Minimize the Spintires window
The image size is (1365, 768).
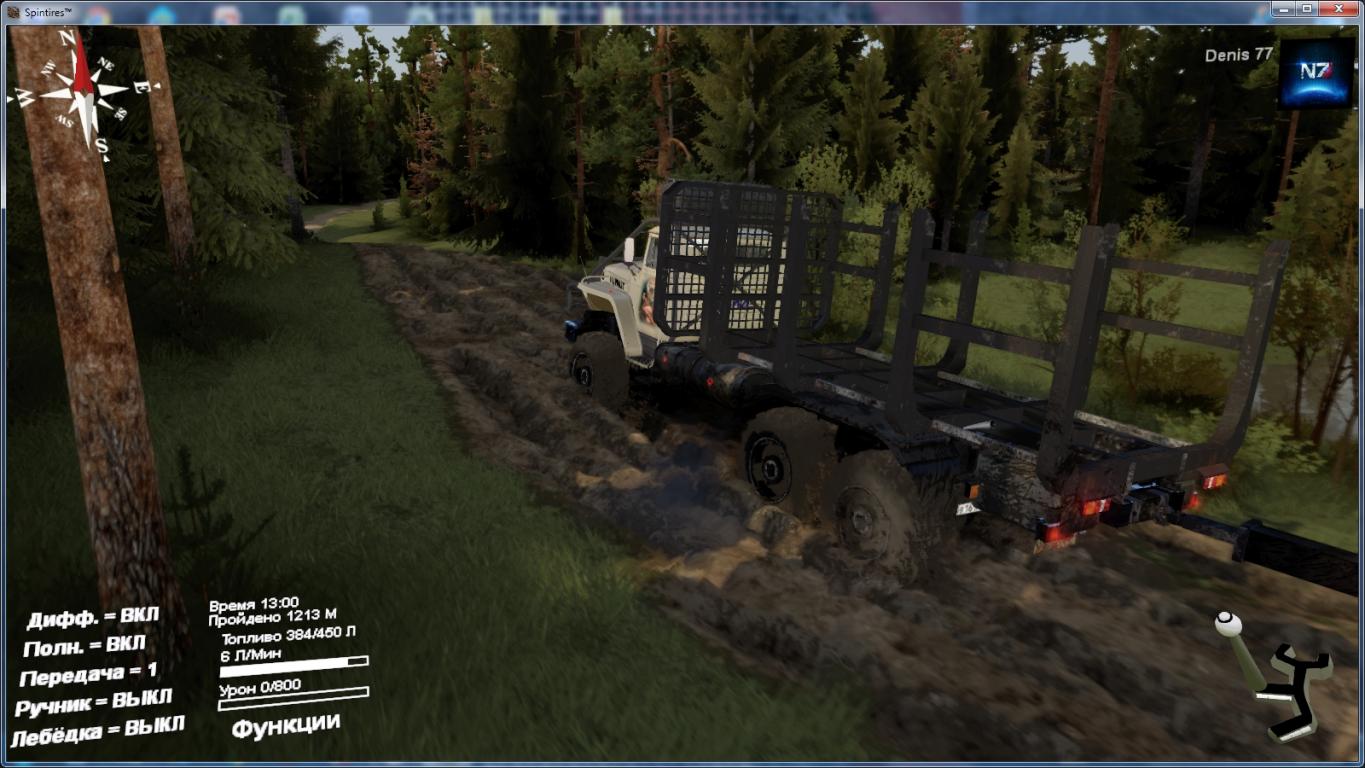tap(1284, 9)
